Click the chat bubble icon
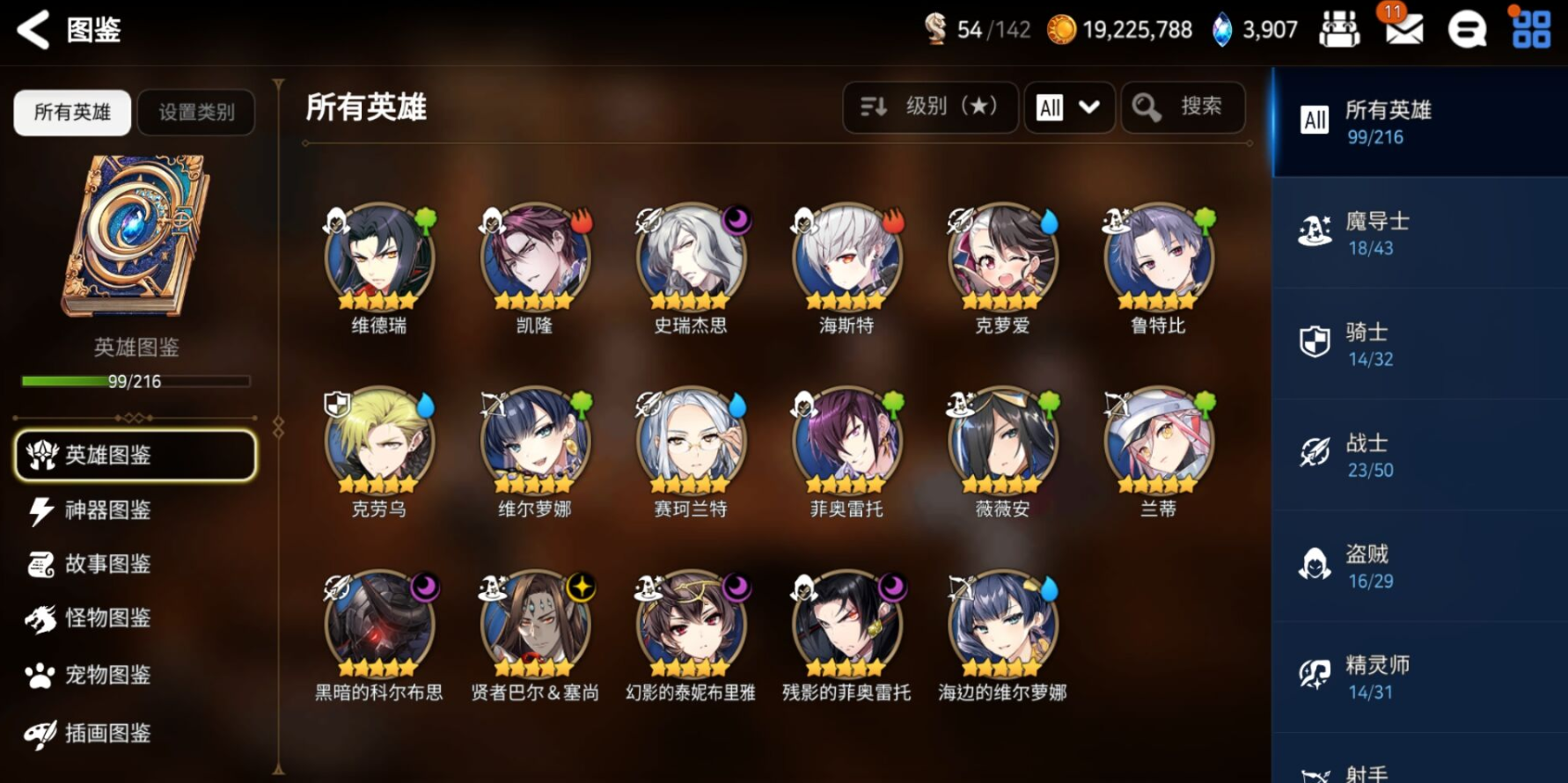 [1467, 28]
